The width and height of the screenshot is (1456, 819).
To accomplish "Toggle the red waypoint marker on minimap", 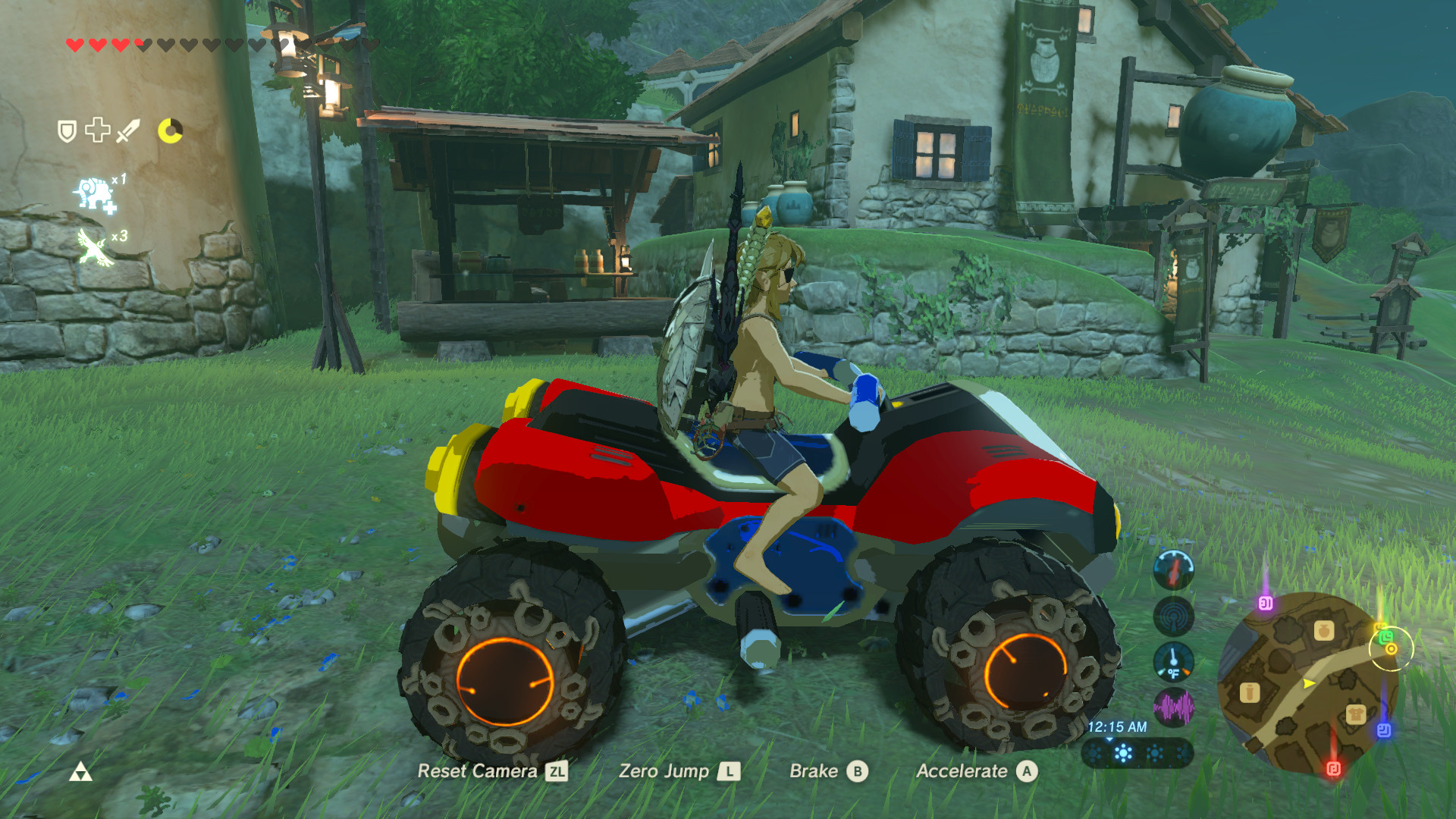I will pos(1334,767).
